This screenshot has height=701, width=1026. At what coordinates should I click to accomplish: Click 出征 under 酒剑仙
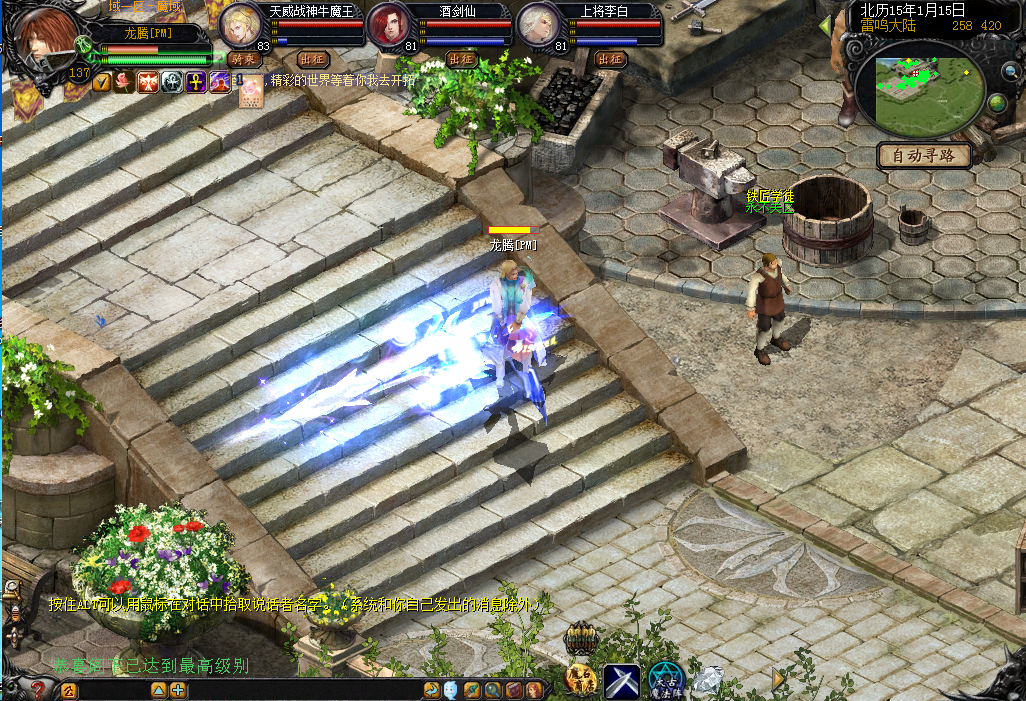(461, 59)
